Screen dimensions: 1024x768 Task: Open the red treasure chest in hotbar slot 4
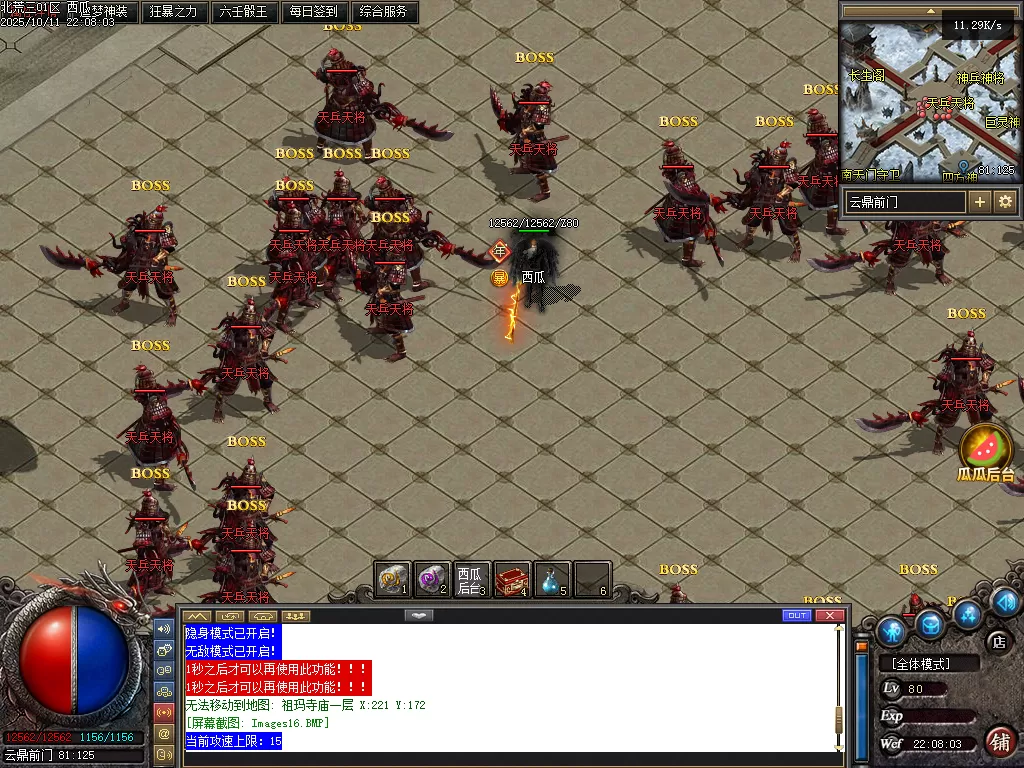512,579
